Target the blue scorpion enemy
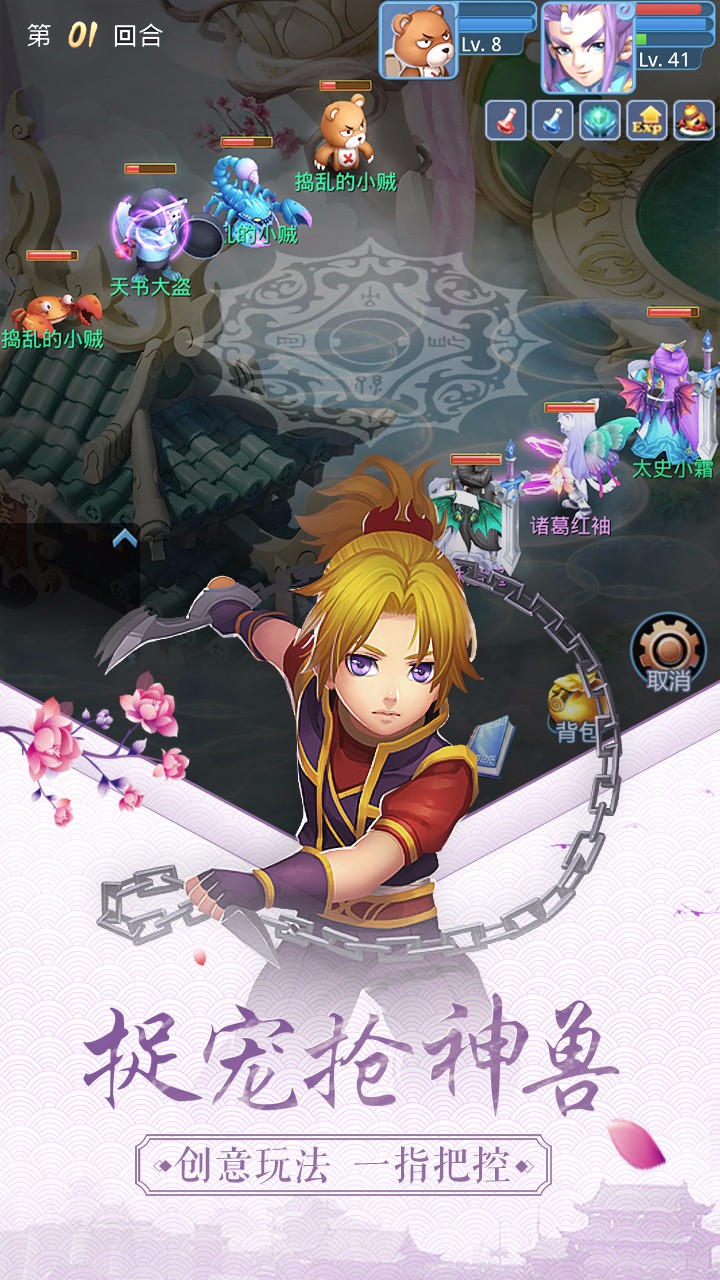Image resolution: width=720 pixels, height=1280 pixels. (250, 195)
